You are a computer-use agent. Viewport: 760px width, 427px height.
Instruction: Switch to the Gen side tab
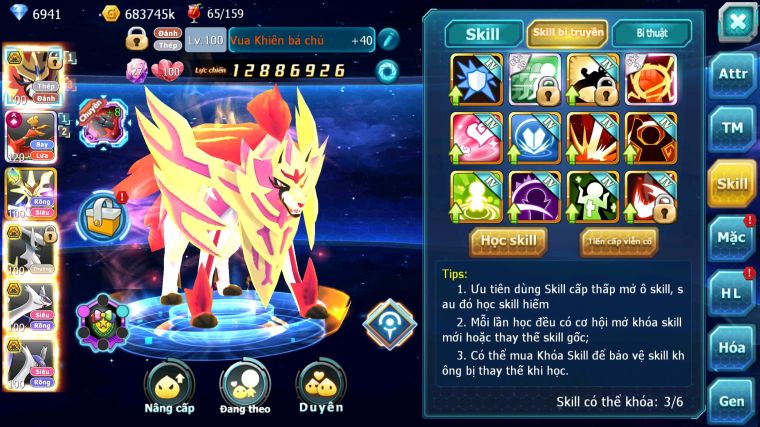click(x=733, y=399)
